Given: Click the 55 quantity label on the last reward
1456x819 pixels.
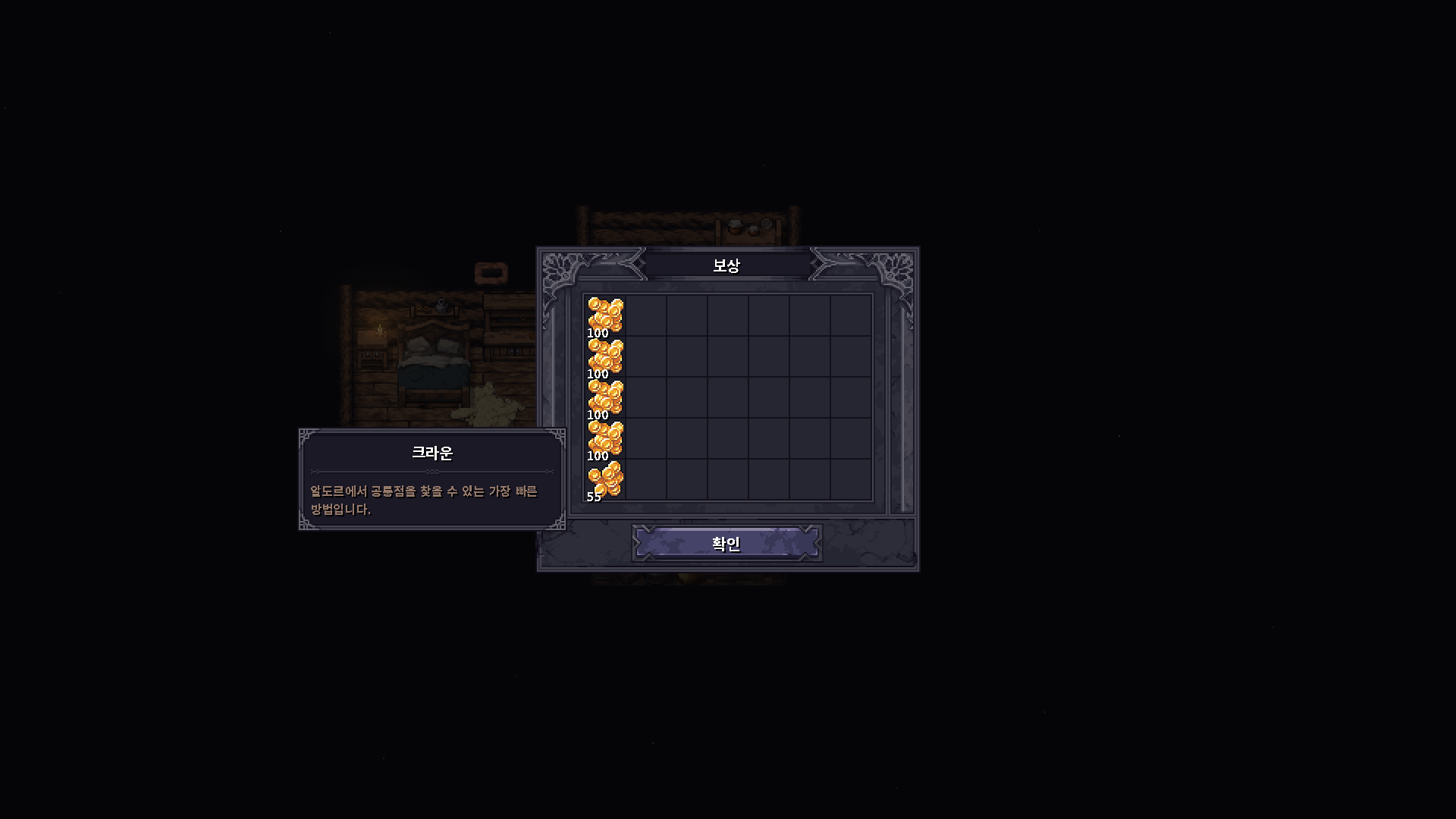Looking at the screenshot, I should tap(592, 498).
